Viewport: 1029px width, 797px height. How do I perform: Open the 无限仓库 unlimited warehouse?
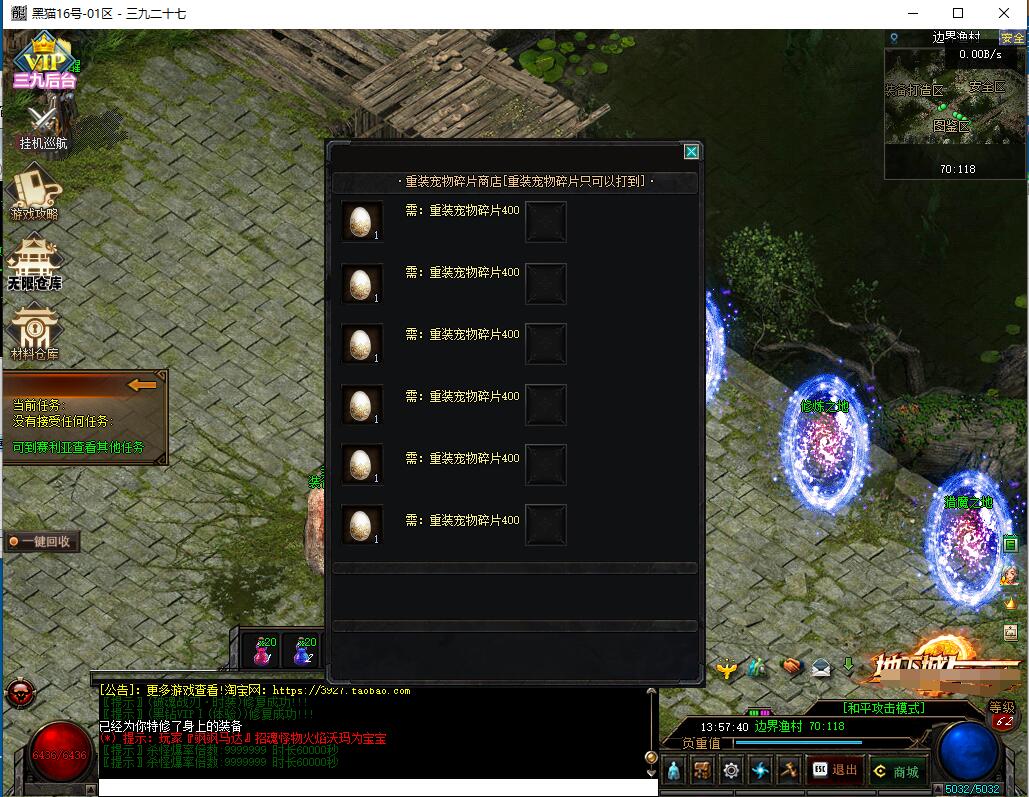click(35, 264)
